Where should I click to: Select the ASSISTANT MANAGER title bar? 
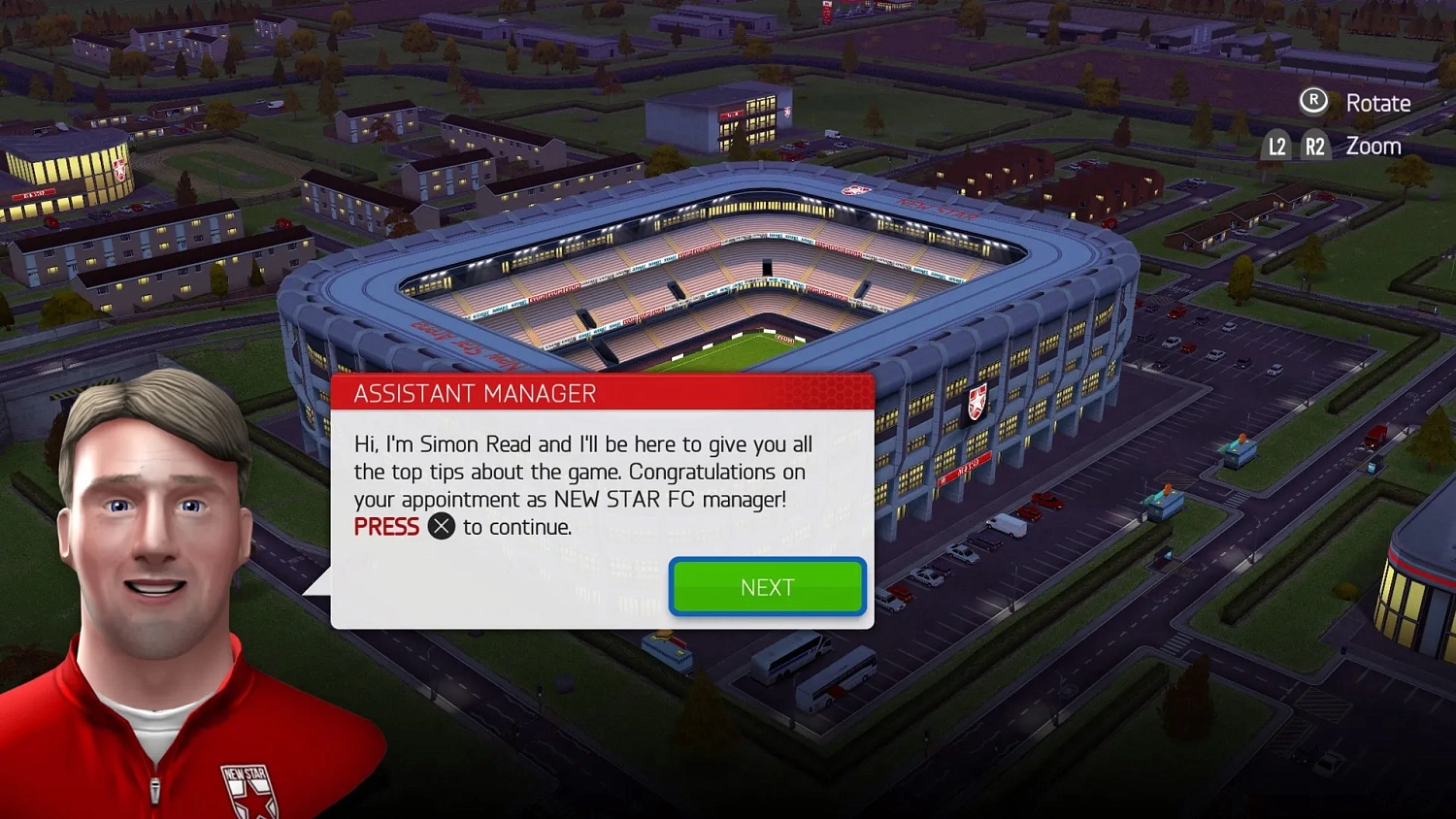[x=476, y=393]
